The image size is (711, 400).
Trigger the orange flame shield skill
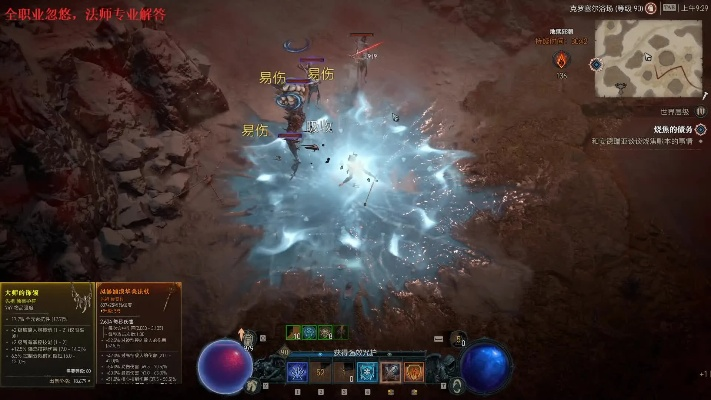click(x=413, y=372)
